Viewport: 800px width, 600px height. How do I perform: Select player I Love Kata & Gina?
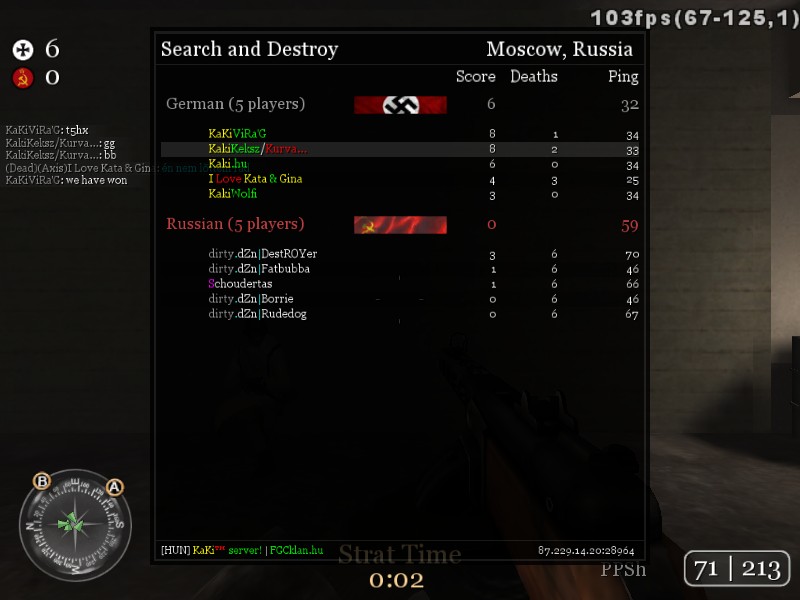pyautogui.click(x=255, y=179)
